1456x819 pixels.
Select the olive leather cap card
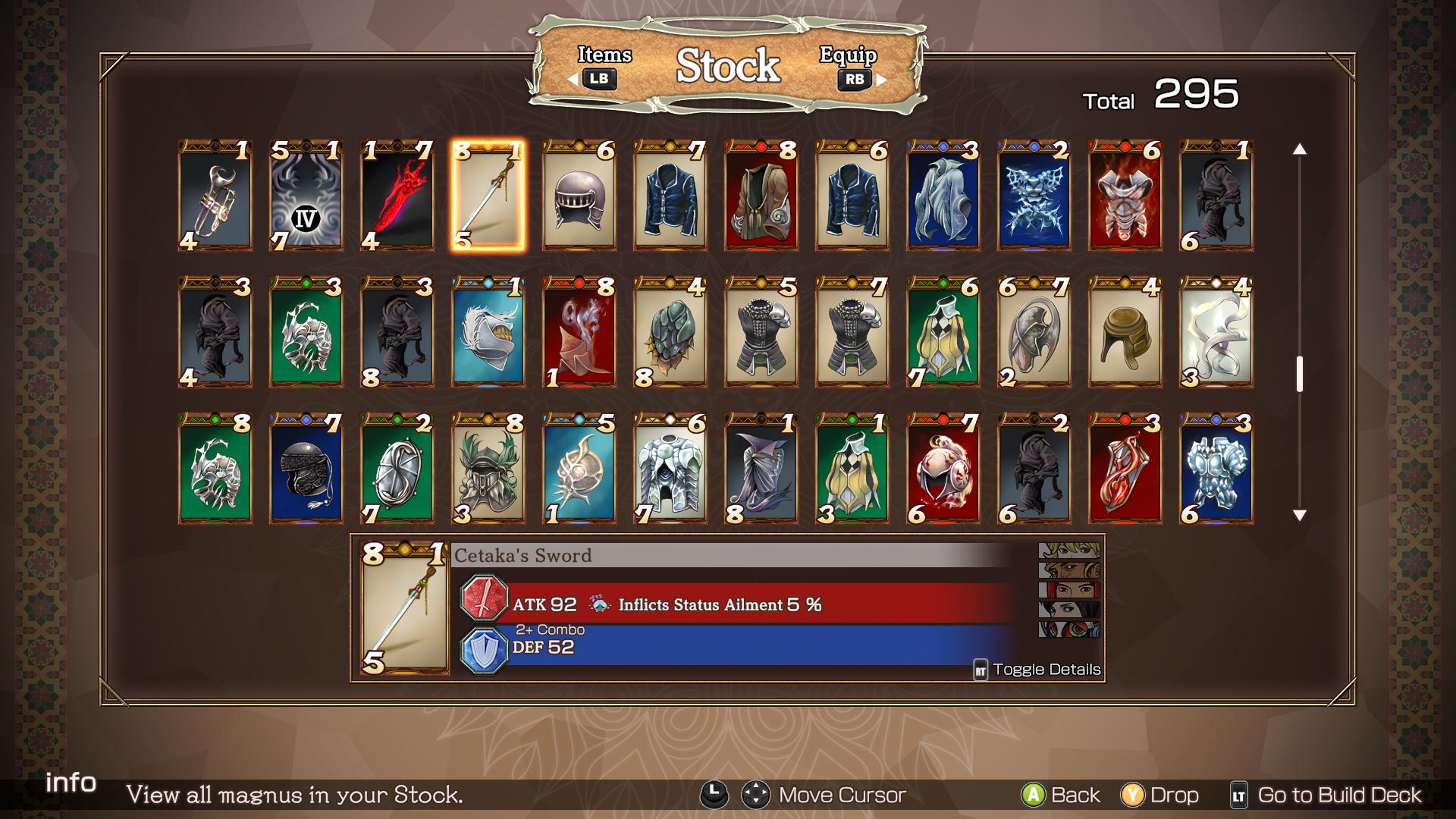[x=1125, y=332]
